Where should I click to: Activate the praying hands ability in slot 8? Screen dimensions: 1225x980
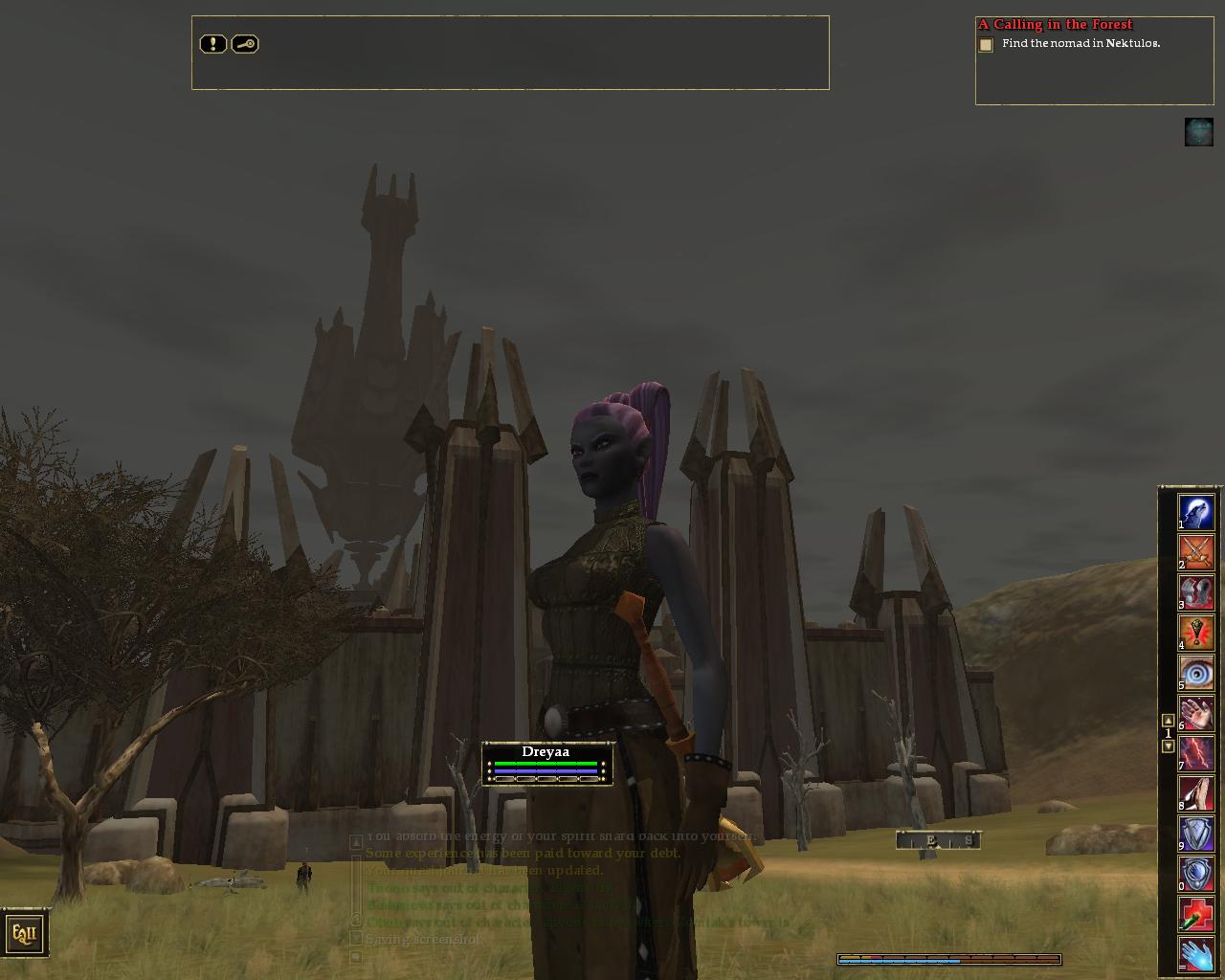coord(1195,793)
